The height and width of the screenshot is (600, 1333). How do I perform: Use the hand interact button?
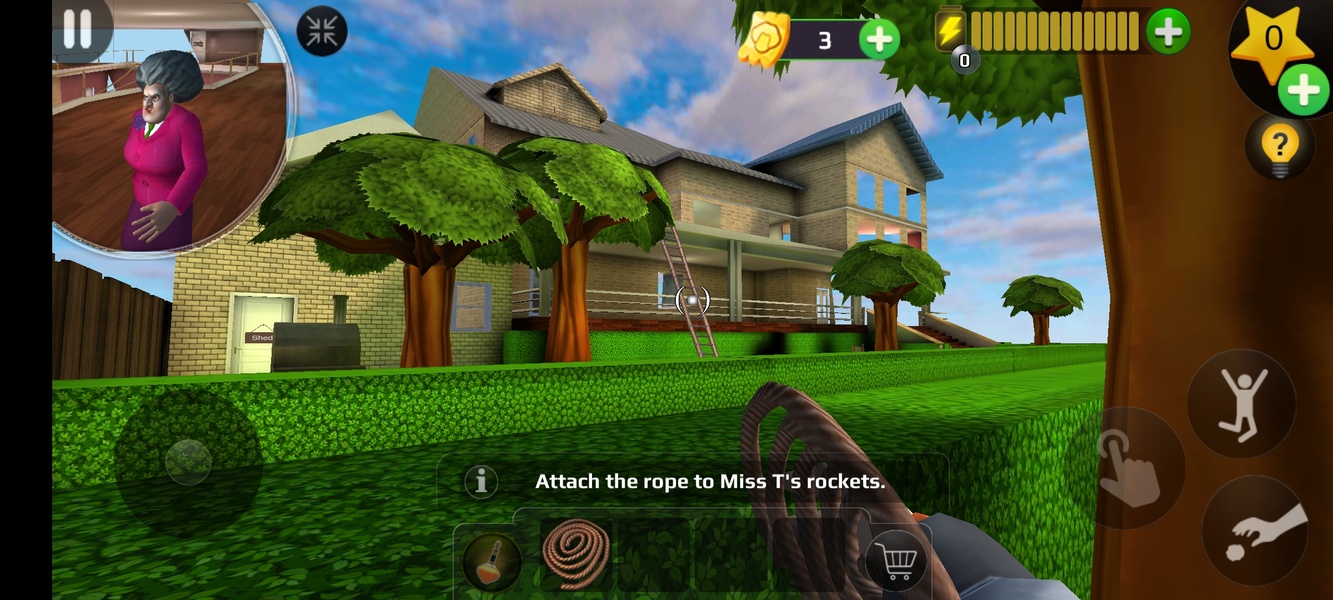(x=1129, y=467)
